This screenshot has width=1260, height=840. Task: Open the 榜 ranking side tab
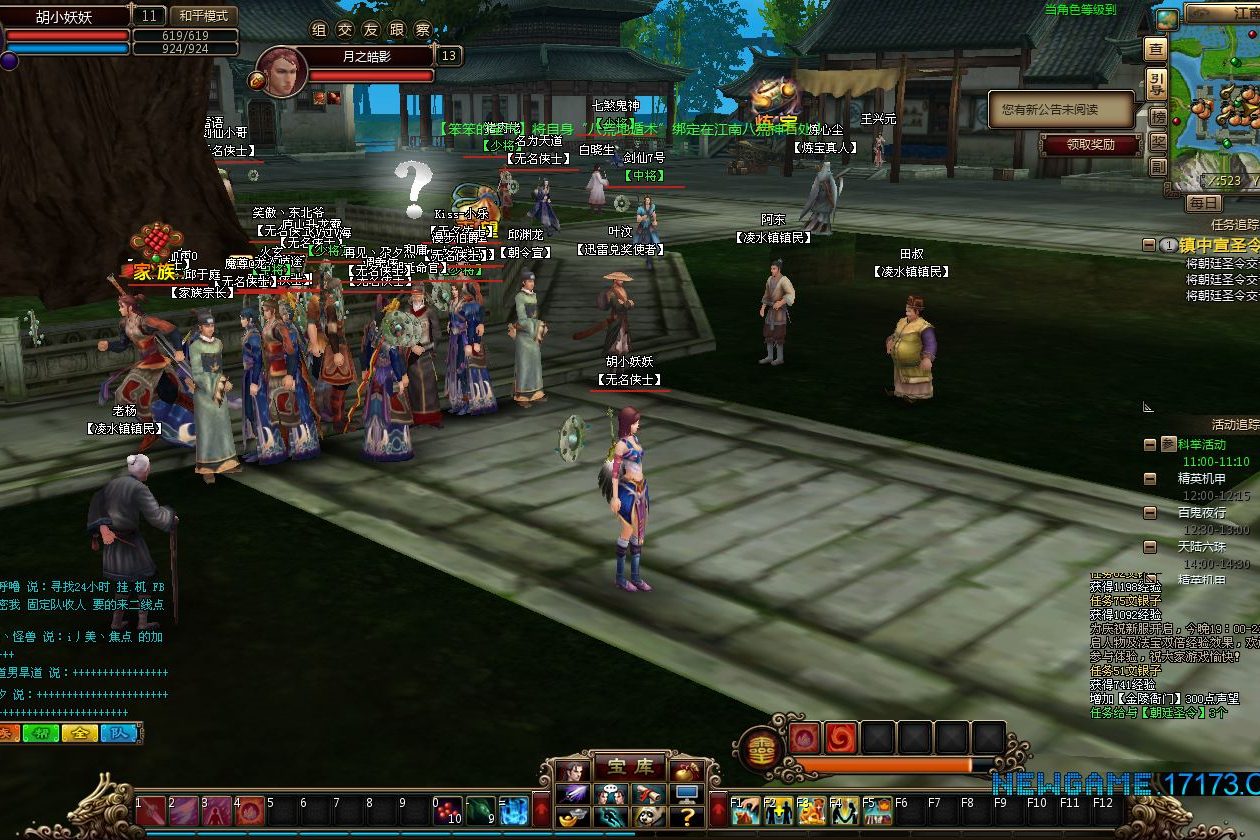click(x=1157, y=117)
